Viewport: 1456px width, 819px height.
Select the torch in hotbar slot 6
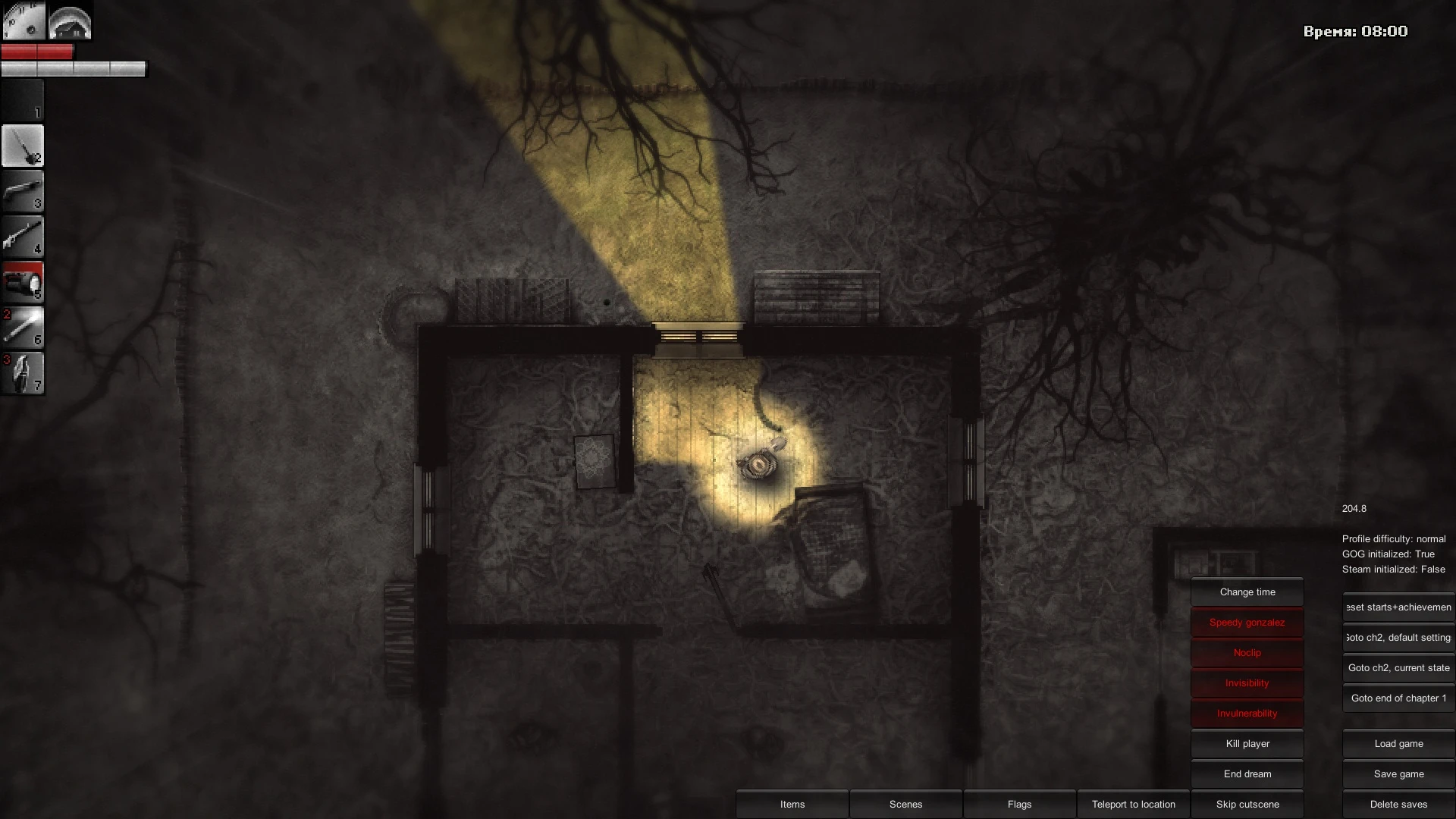pyautogui.click(x=23, y=328)
